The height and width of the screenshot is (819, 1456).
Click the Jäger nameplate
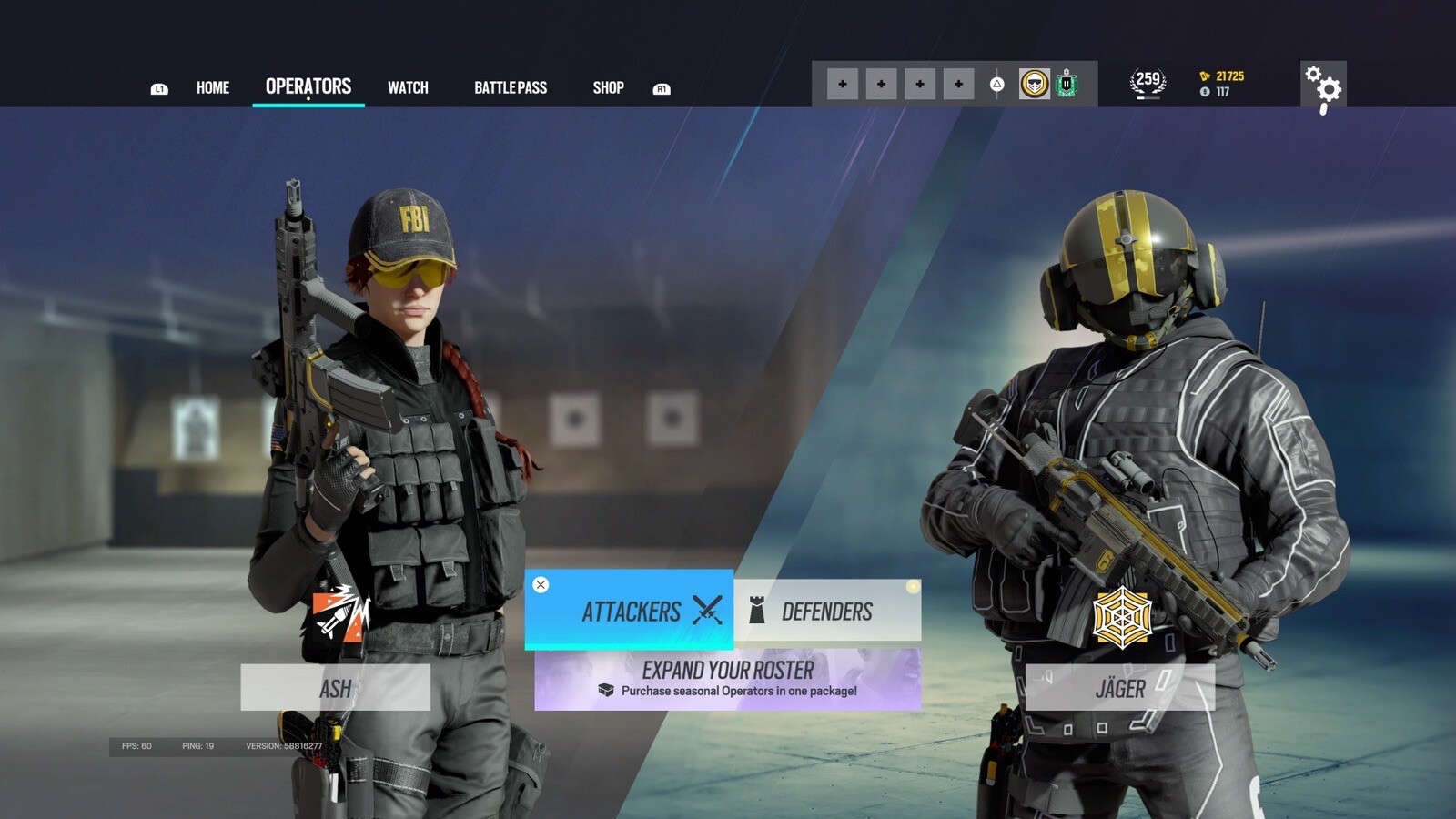click(x=1121, y=689)
